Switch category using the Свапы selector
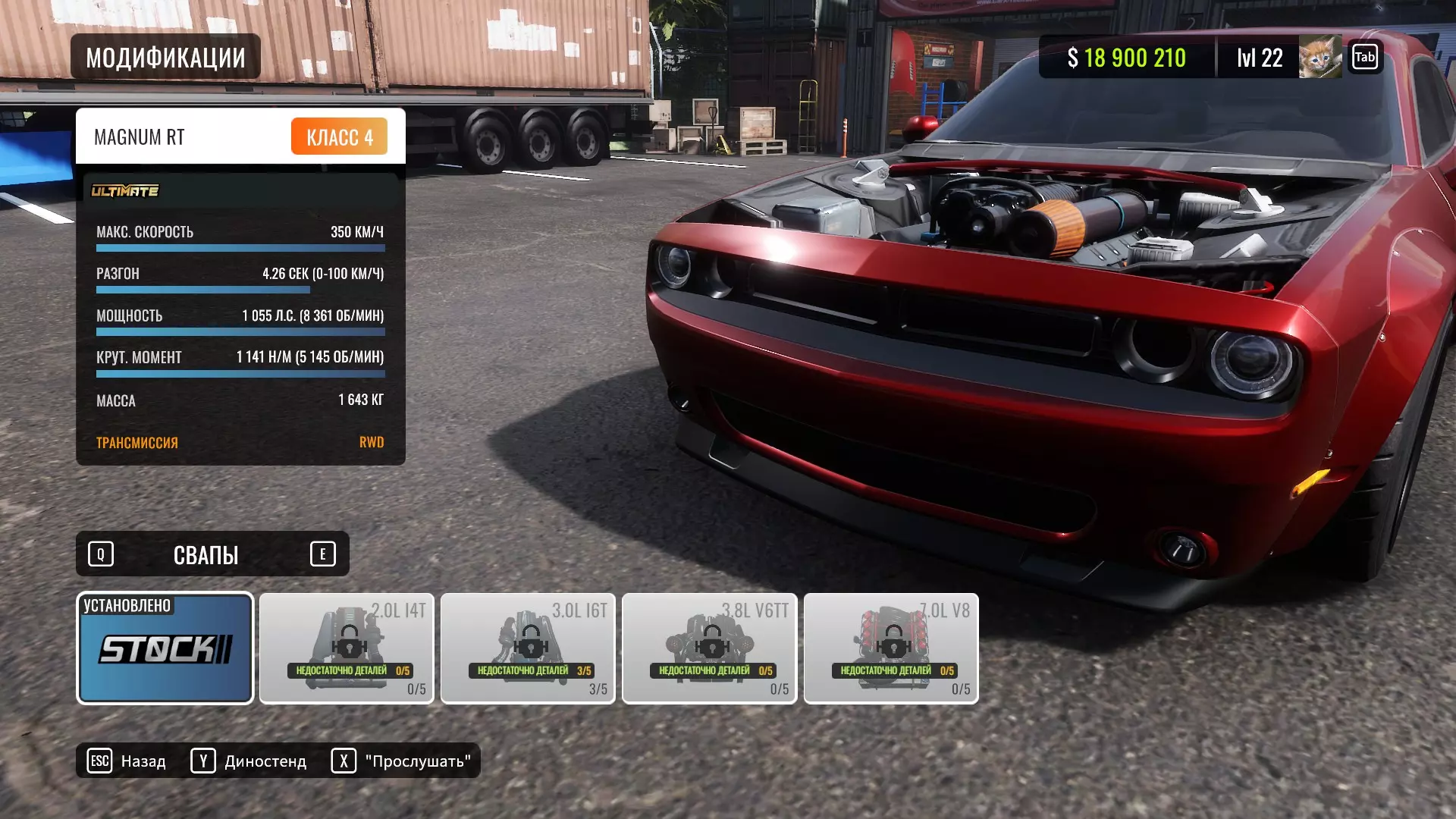Image resolution: width=1456 pixels, height=819 pixels. click(206, 554)
